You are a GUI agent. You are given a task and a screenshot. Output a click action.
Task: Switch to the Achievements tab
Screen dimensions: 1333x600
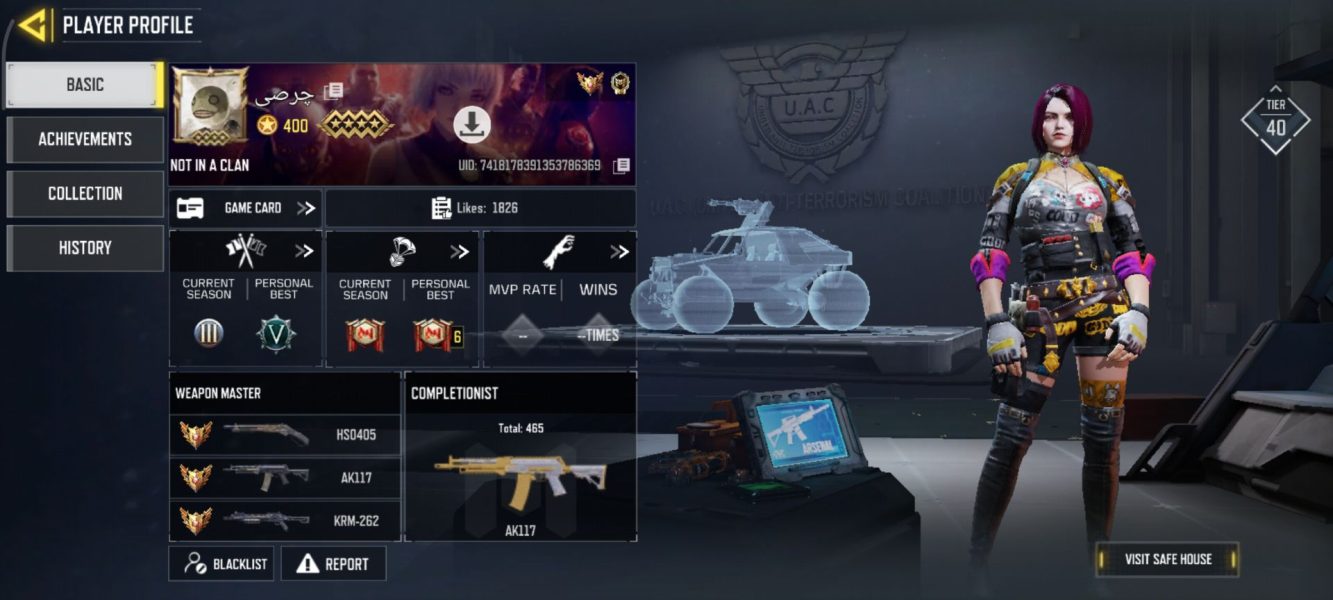coord(85,139)
